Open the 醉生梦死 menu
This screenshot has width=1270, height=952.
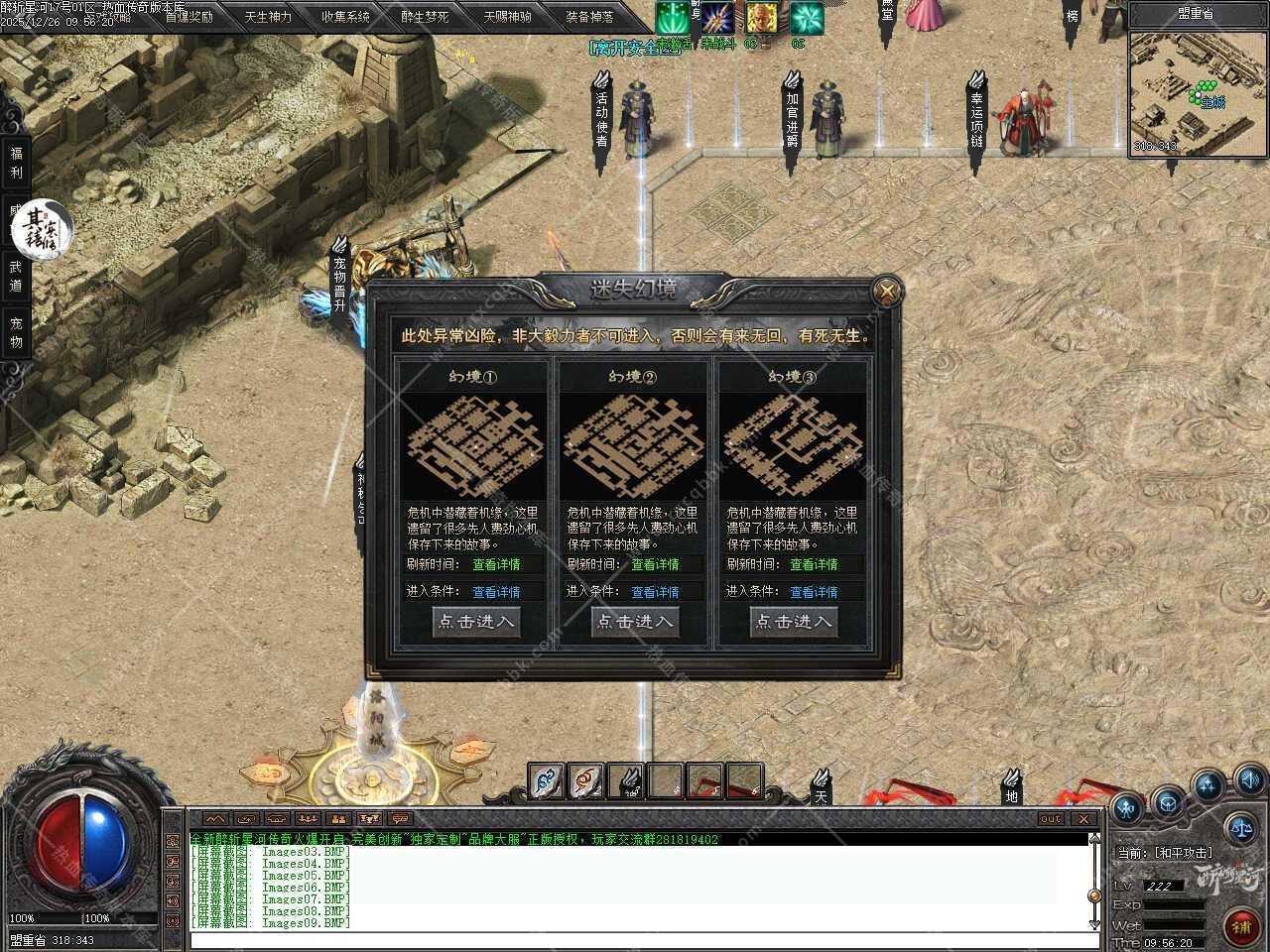[x=425, y=17]
